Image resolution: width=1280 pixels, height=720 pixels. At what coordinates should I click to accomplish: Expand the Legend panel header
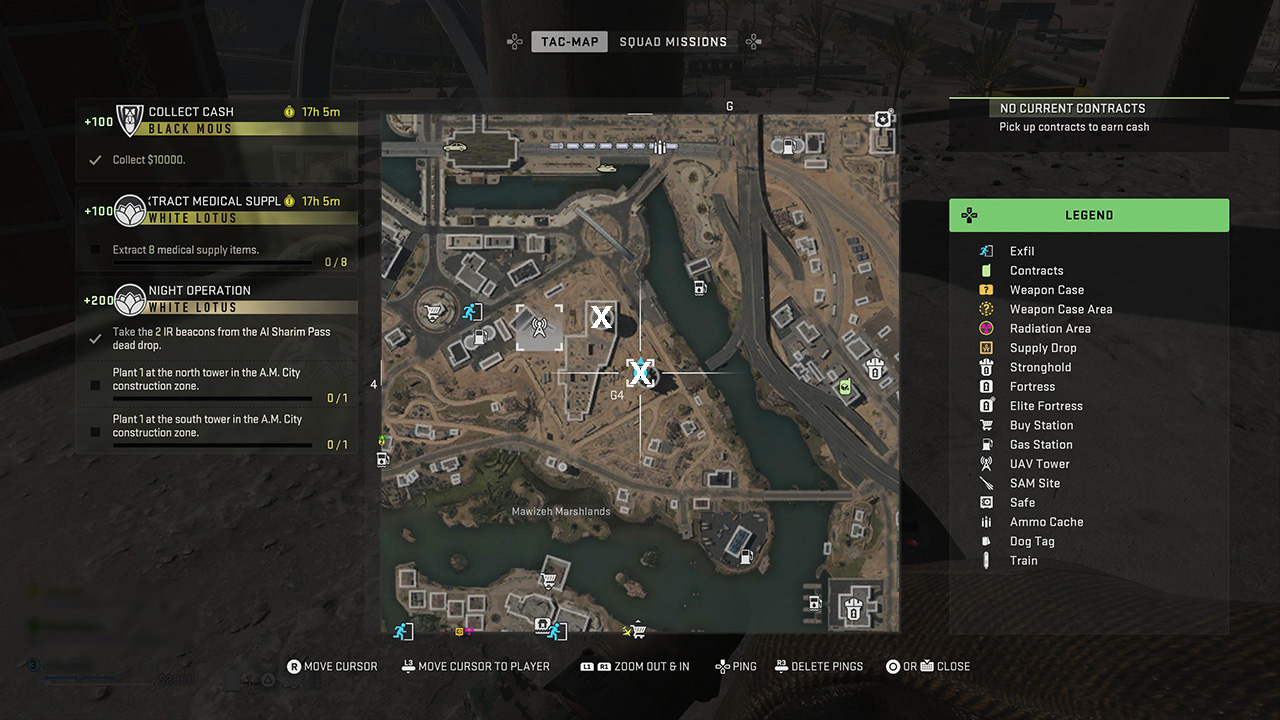click(x=1089, y=215)
